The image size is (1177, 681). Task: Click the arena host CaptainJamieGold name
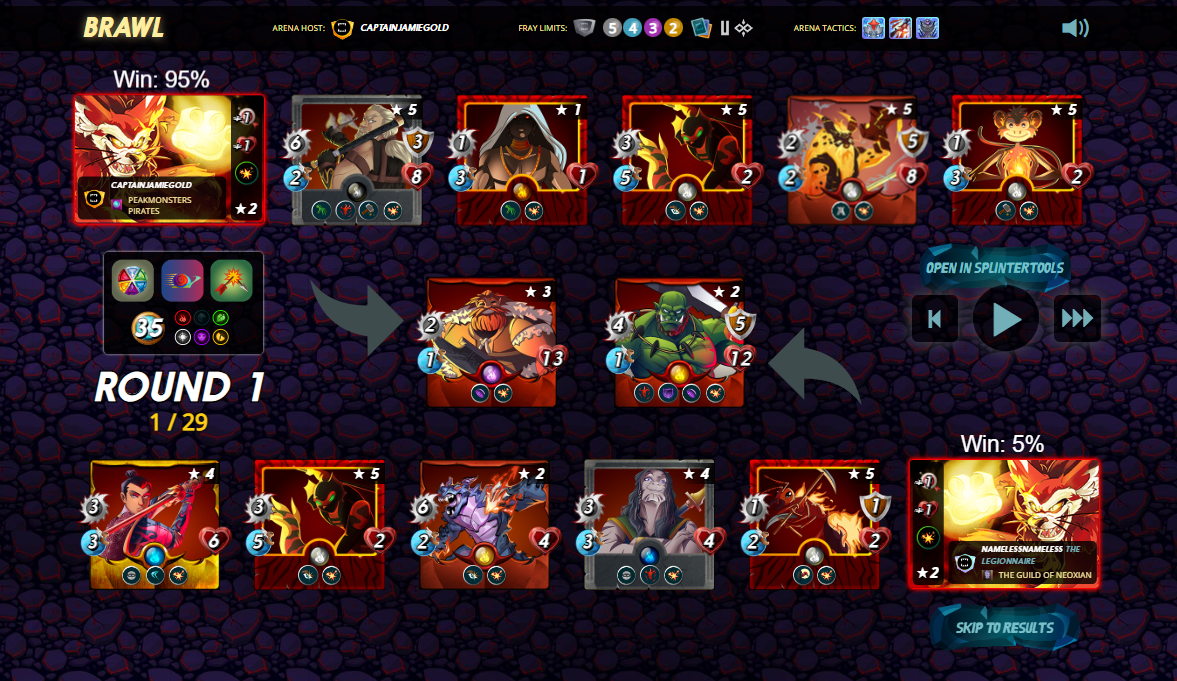(404, 28)
